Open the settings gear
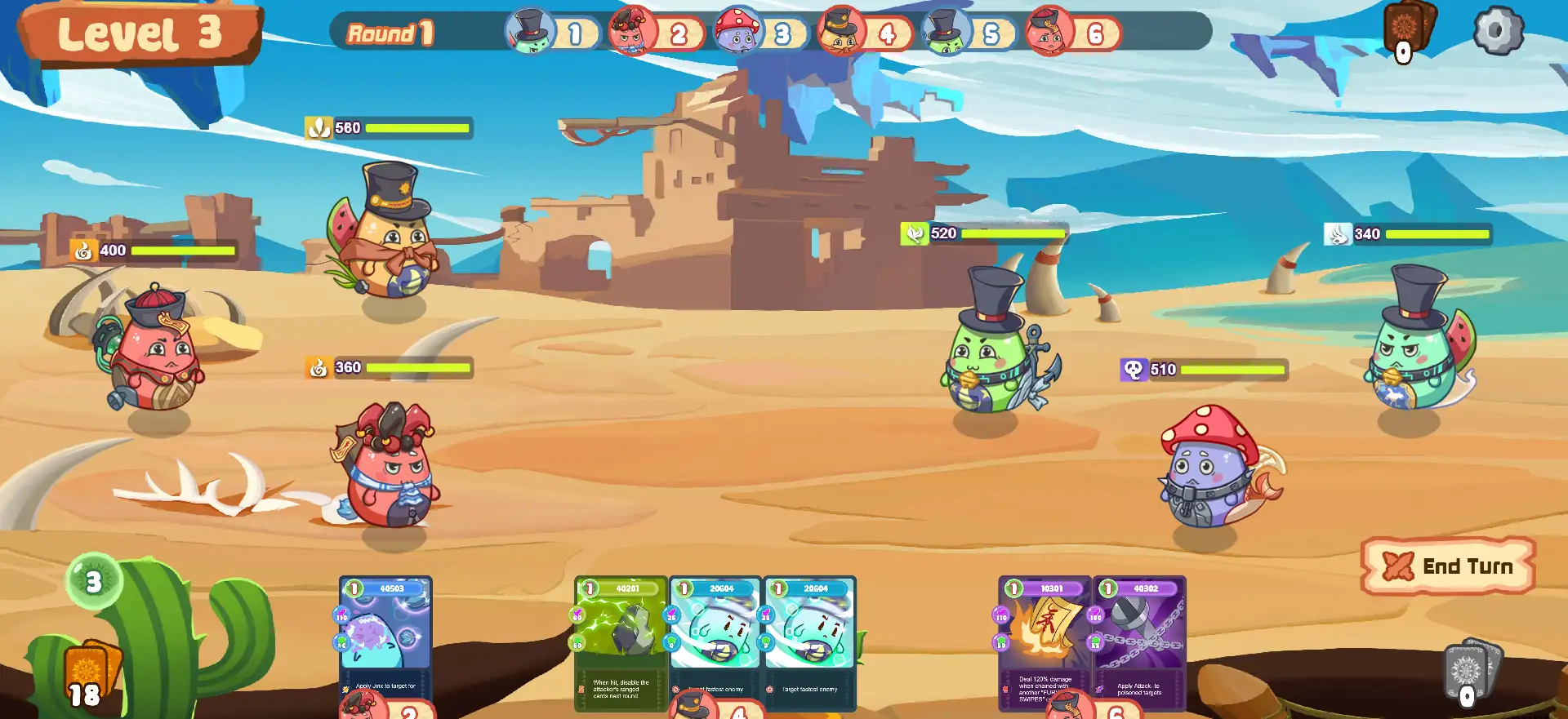 pos(1498,31)
